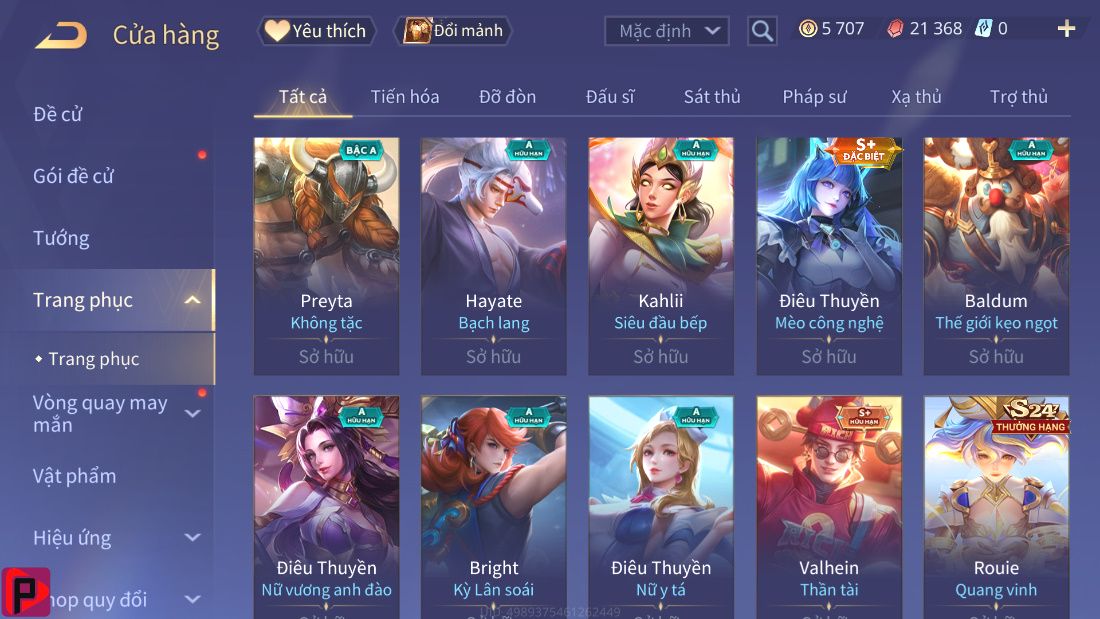Open the Vật phẩm section
The image size is (1100, 619).
coord(75,476)
